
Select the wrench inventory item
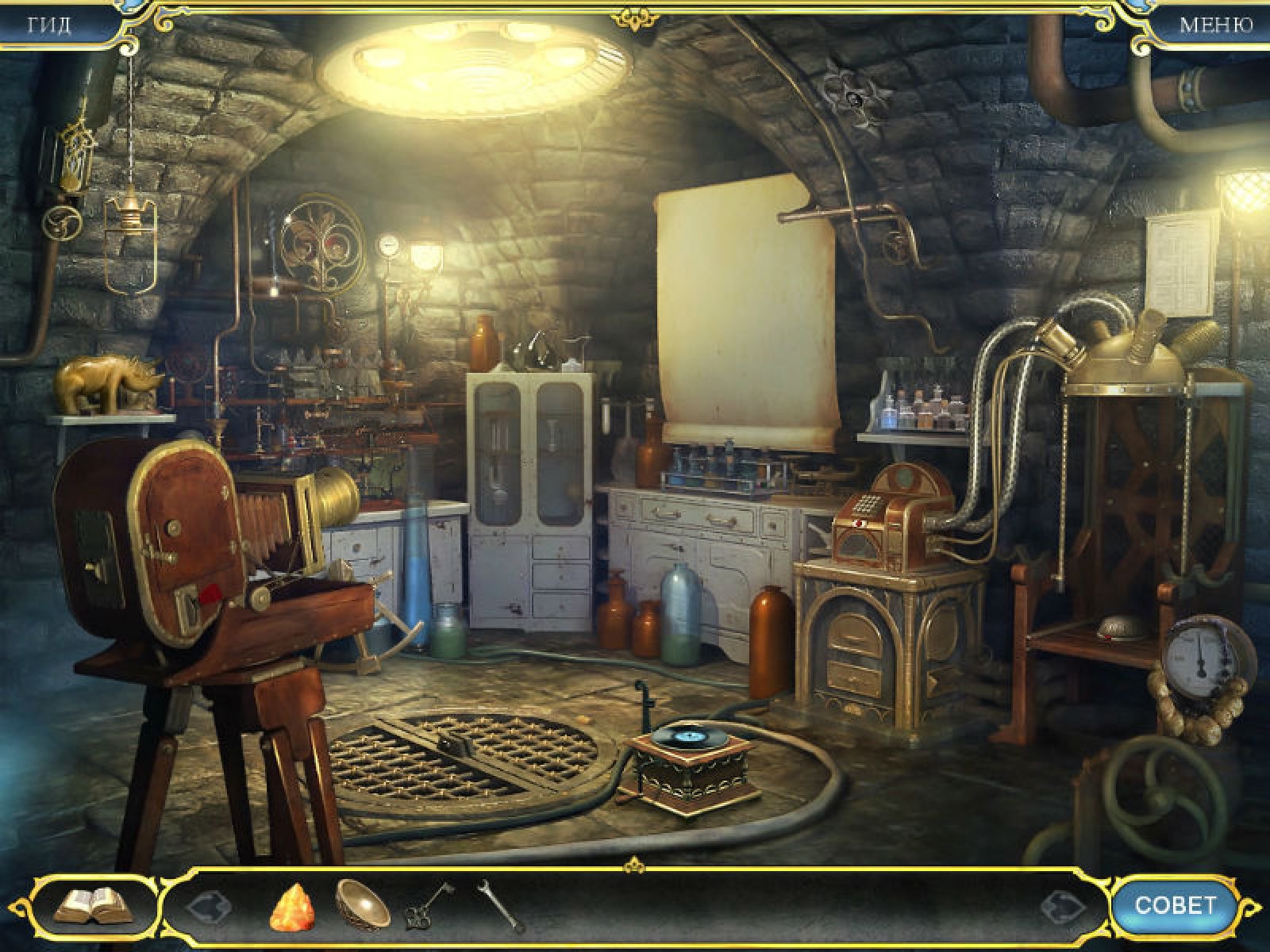click(x=501, y=905)
